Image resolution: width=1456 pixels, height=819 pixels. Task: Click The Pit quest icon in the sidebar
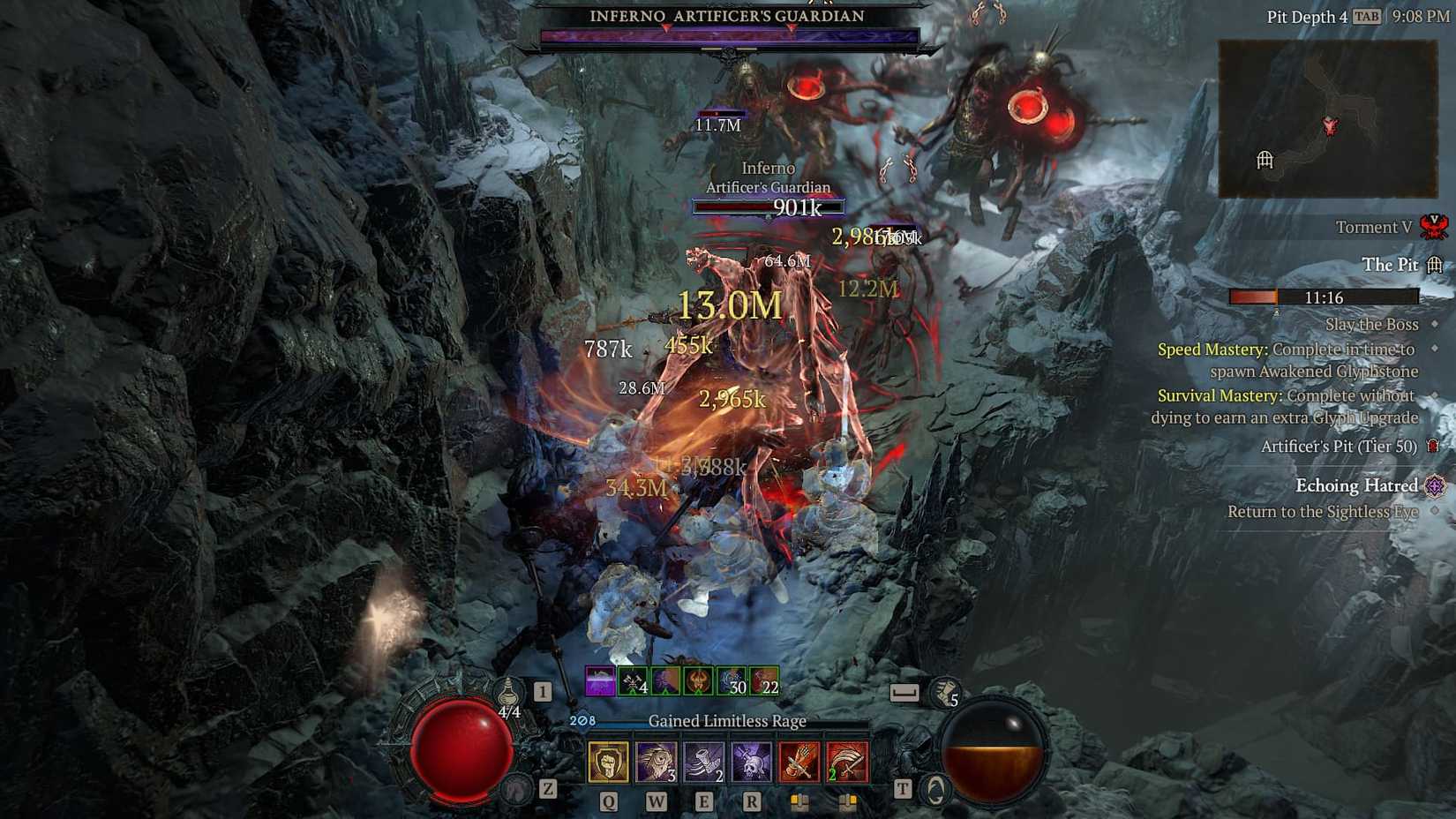[x=1436, y=265]
